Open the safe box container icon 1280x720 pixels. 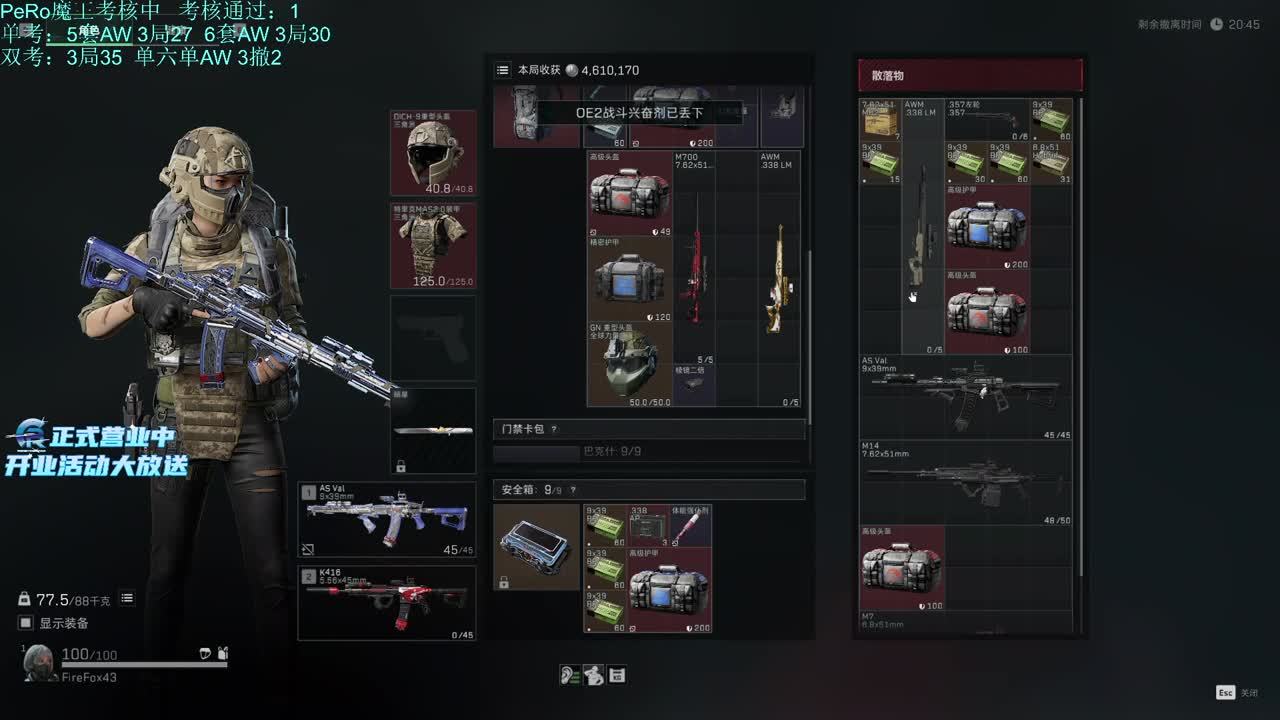536,546
